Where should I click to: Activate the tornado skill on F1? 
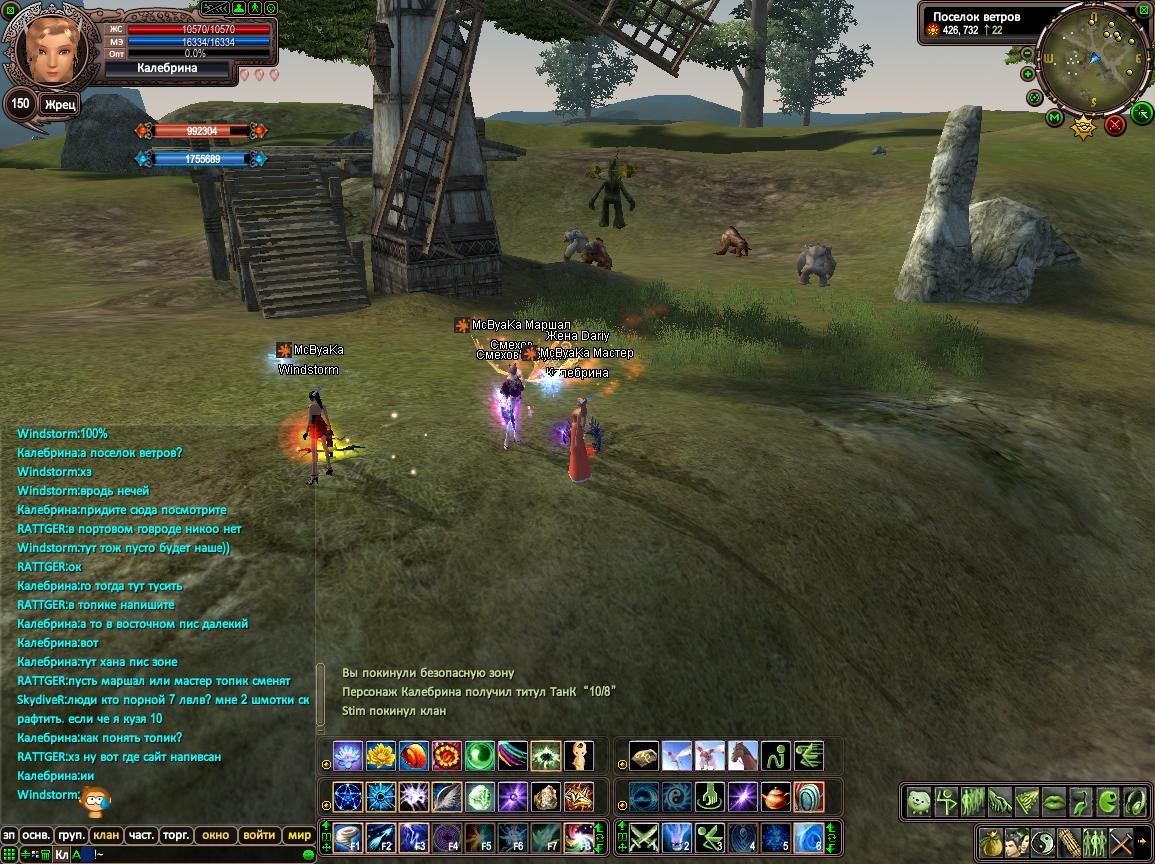(349, 836)
